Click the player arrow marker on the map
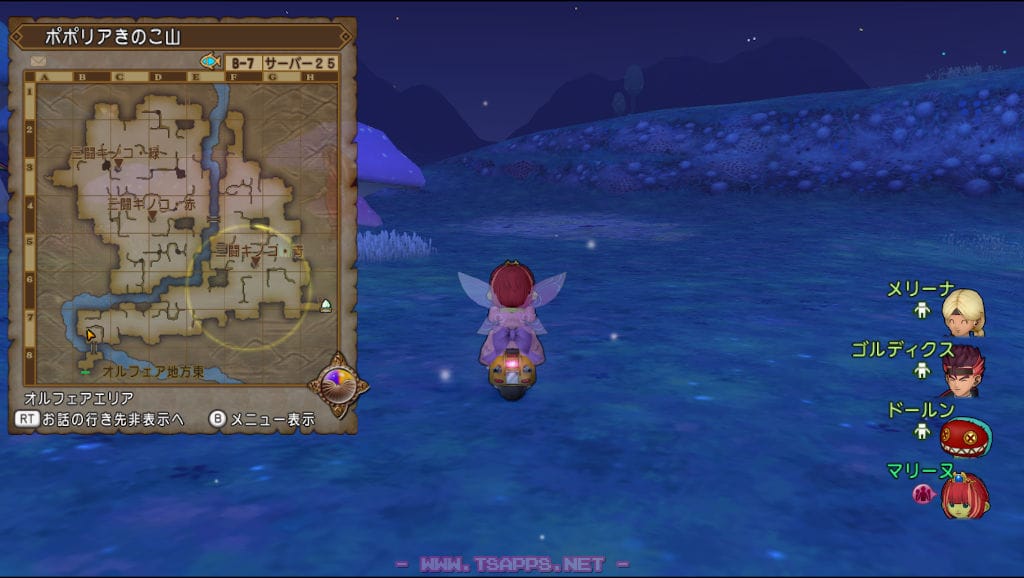 pyautogui.click(x=91, y=335)
